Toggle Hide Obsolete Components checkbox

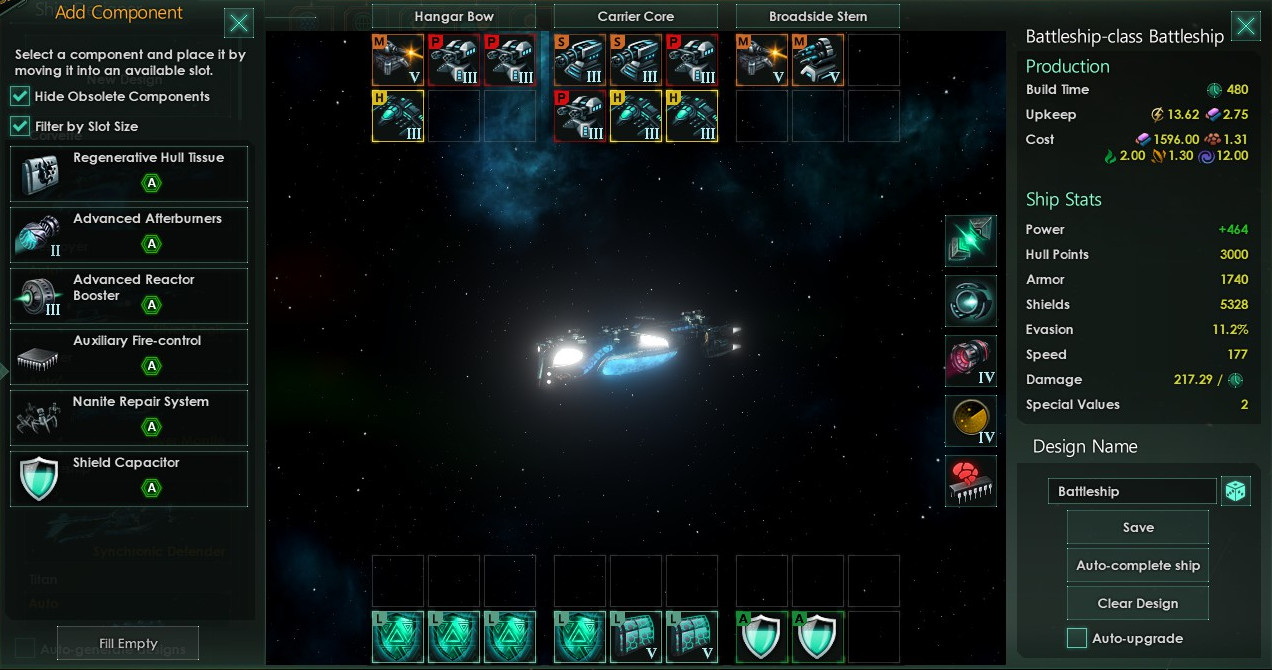20,96
